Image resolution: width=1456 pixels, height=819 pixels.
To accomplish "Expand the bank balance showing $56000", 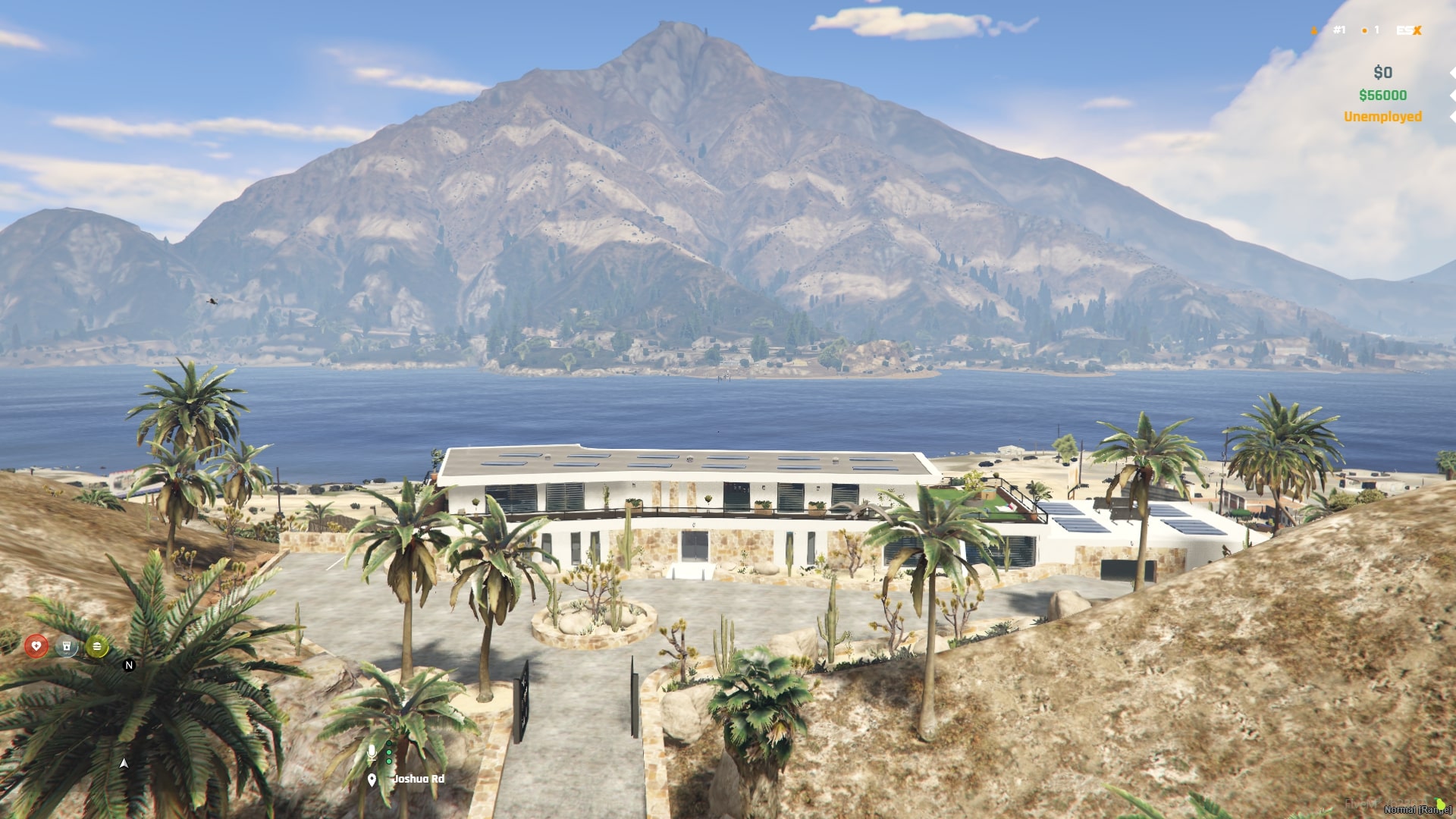I will tap(1383, 96).
